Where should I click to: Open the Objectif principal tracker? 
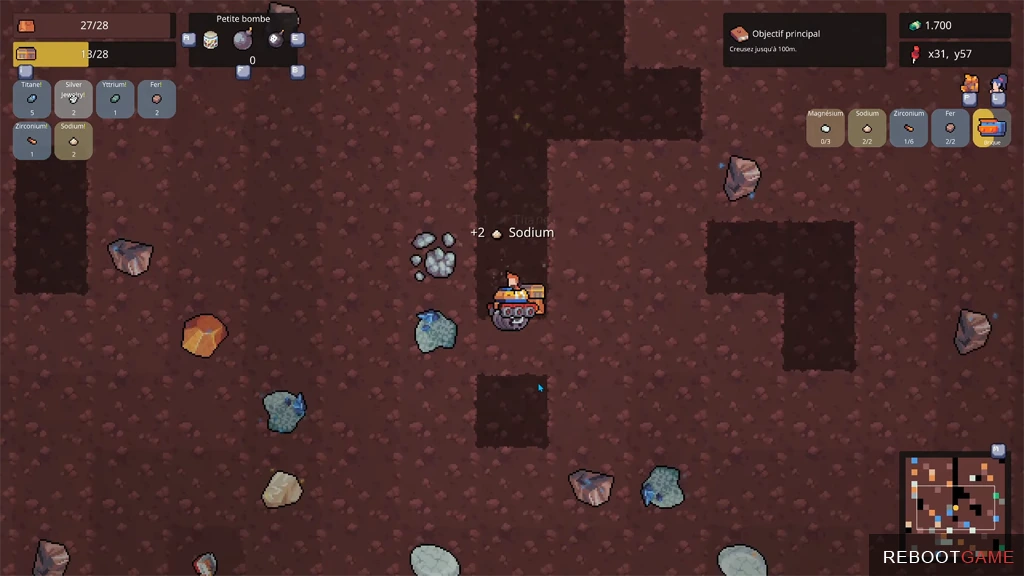tap(804, 40)
